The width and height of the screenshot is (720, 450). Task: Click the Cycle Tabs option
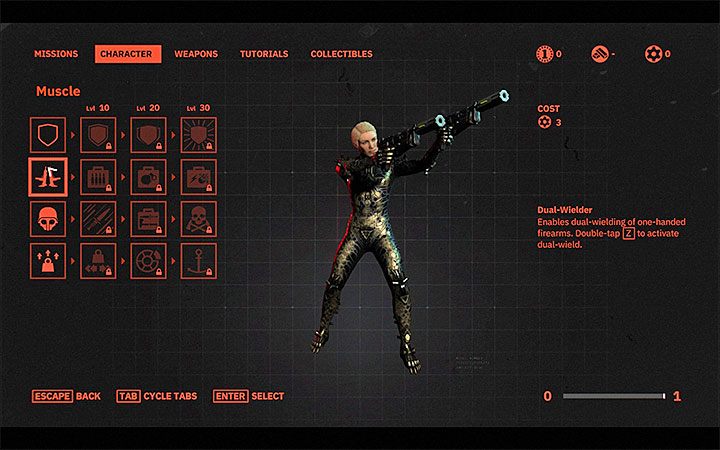click(x=157, y=397)
